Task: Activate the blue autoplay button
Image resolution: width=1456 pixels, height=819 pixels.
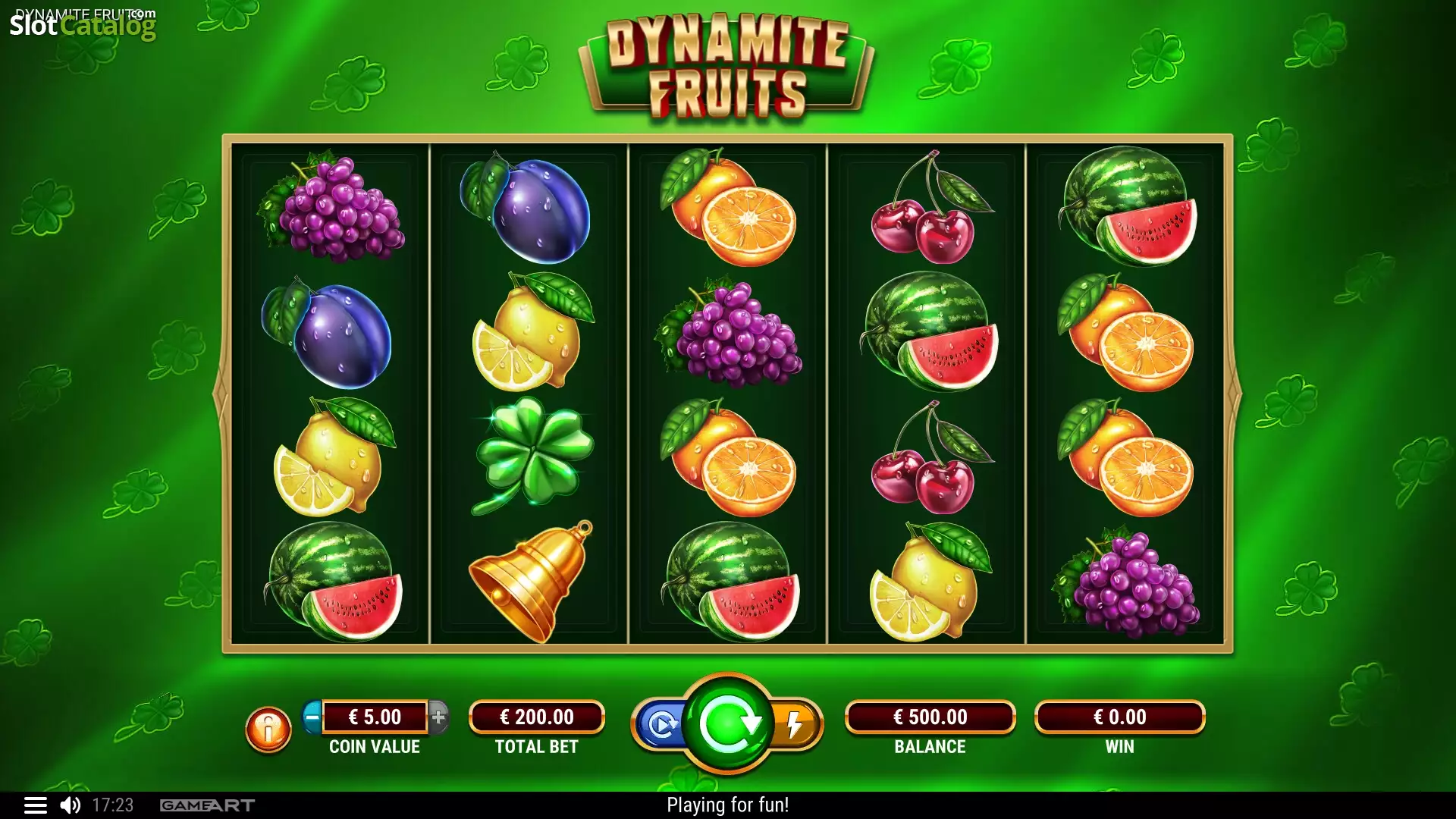Action: 661,725
